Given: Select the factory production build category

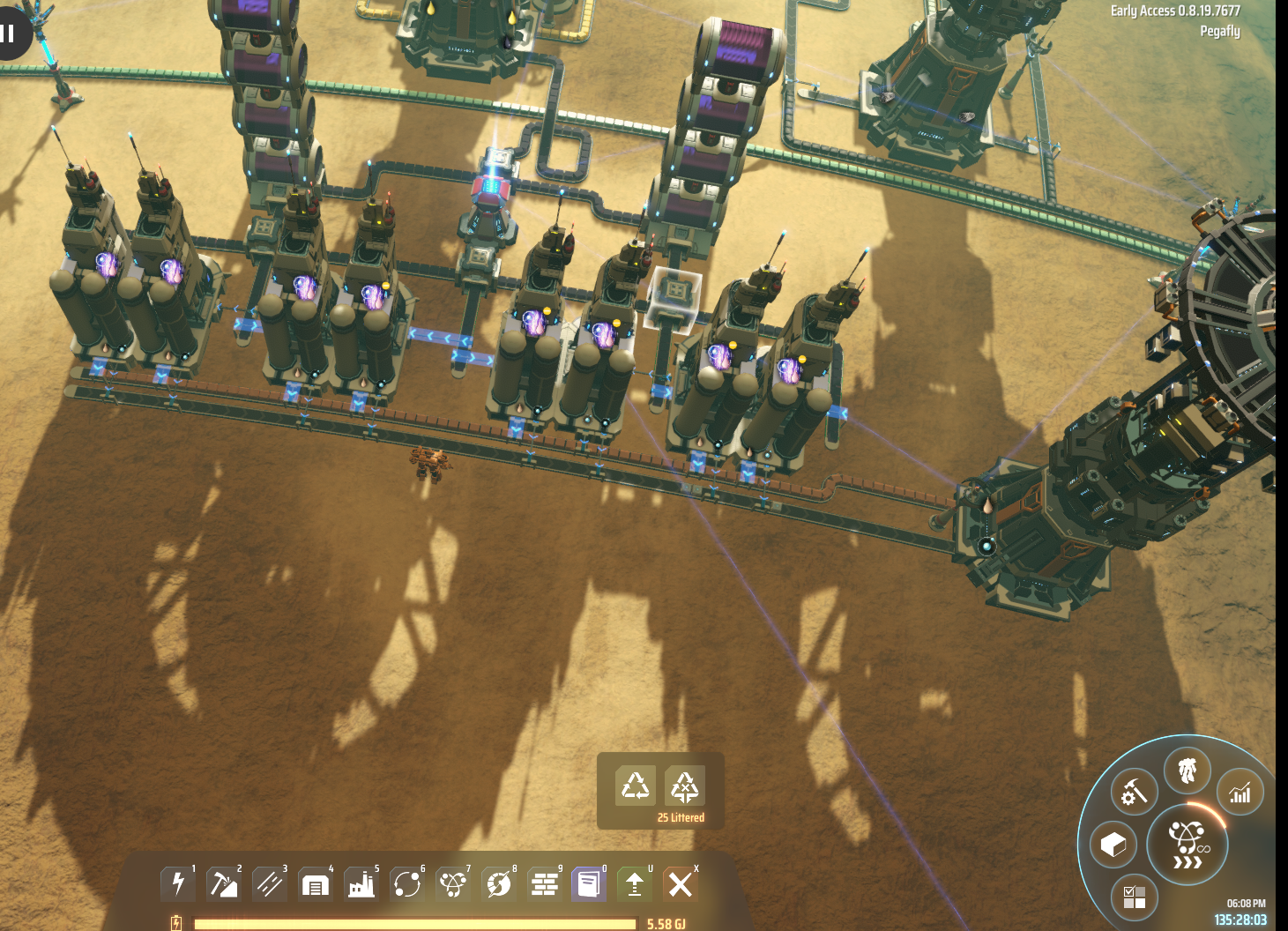Looking at the screenshot, I should (361, 883).
